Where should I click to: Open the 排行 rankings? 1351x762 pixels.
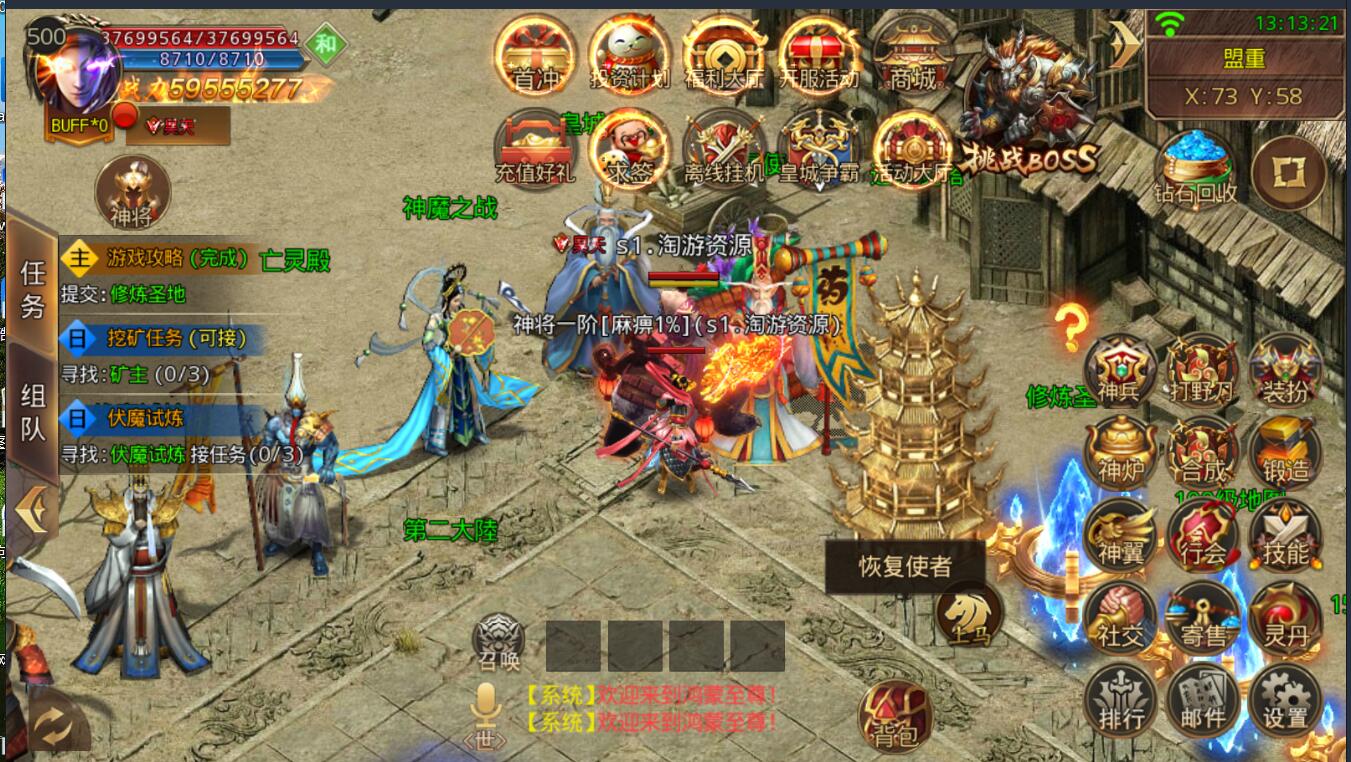(x=1119, y=700)
